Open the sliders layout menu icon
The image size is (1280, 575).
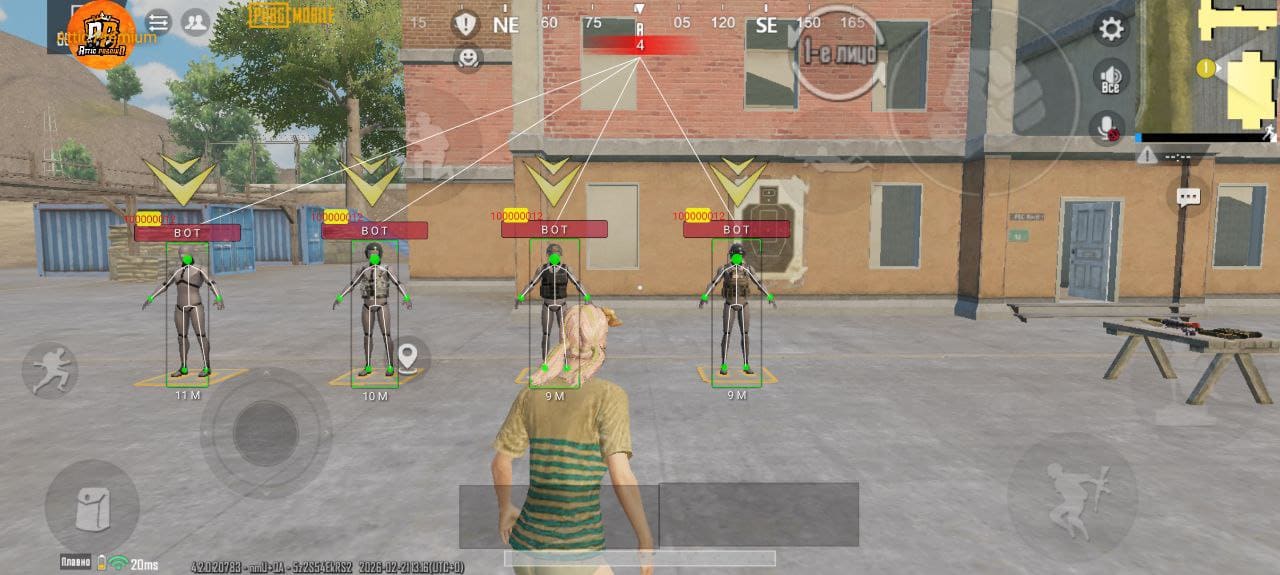[x=158, y=22]
